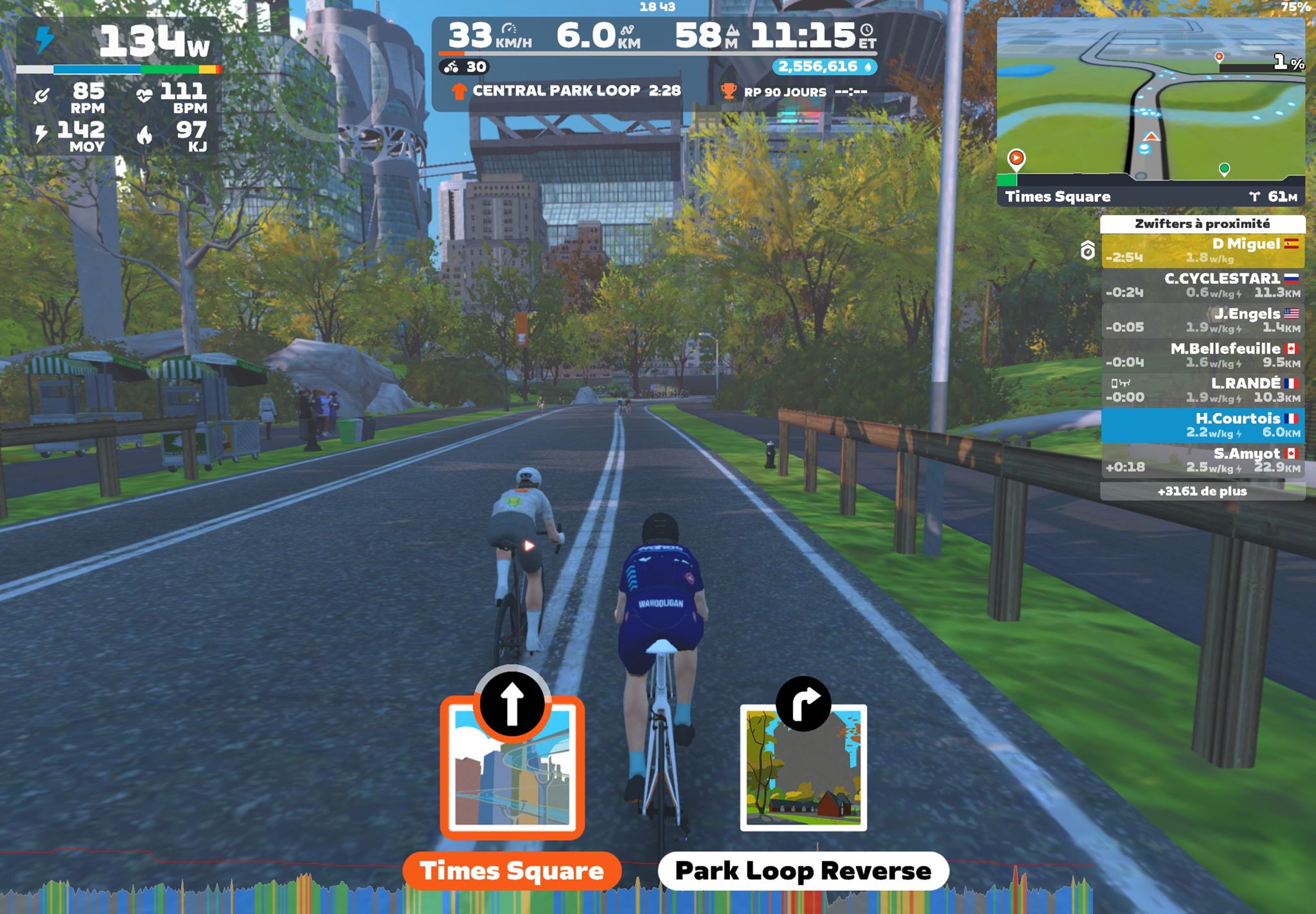
Task: Select the Park Loop Reverse turn
Action: pyautogui.click(x=803, y=871)
